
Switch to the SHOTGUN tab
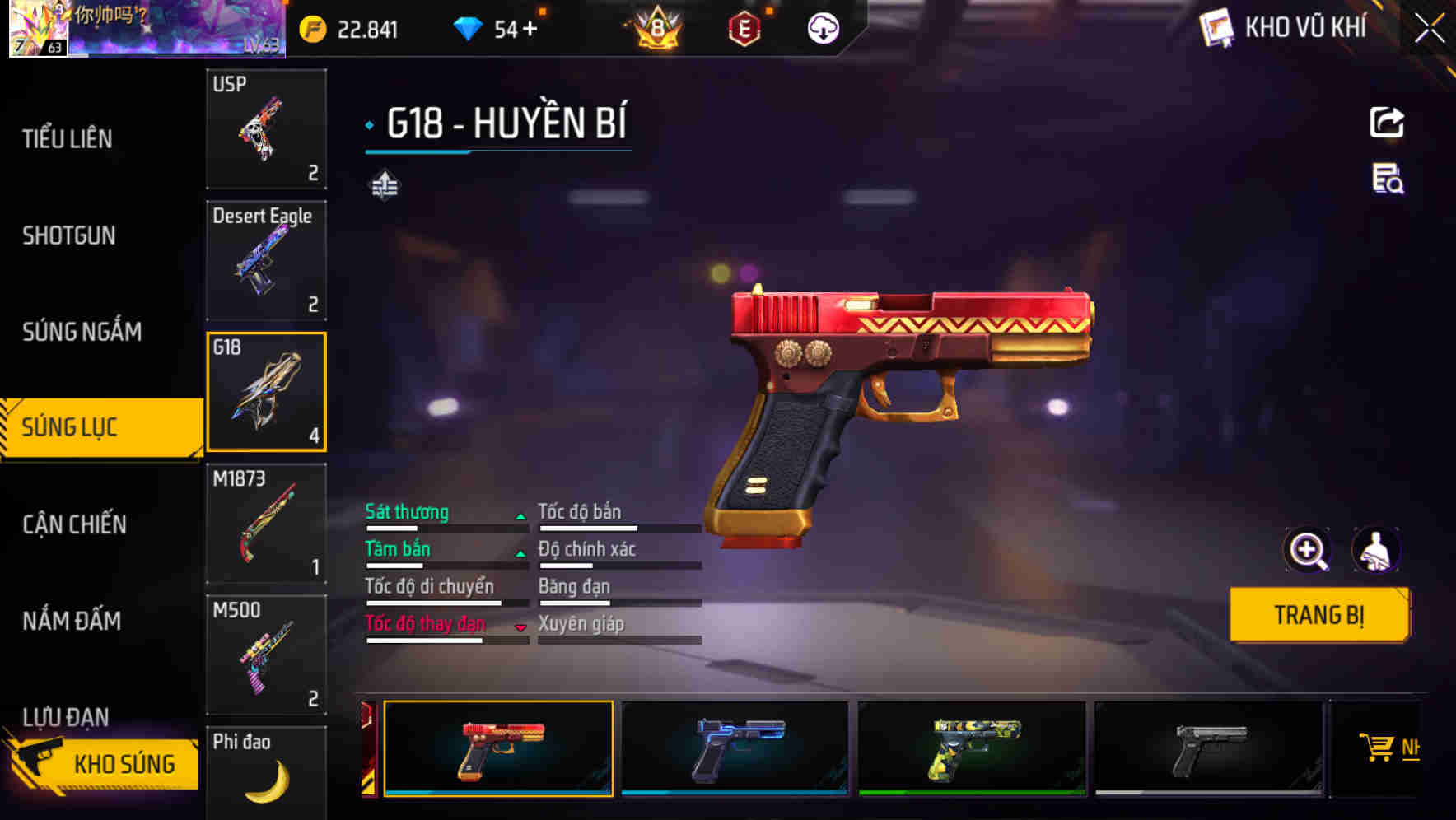coord(69,235)
